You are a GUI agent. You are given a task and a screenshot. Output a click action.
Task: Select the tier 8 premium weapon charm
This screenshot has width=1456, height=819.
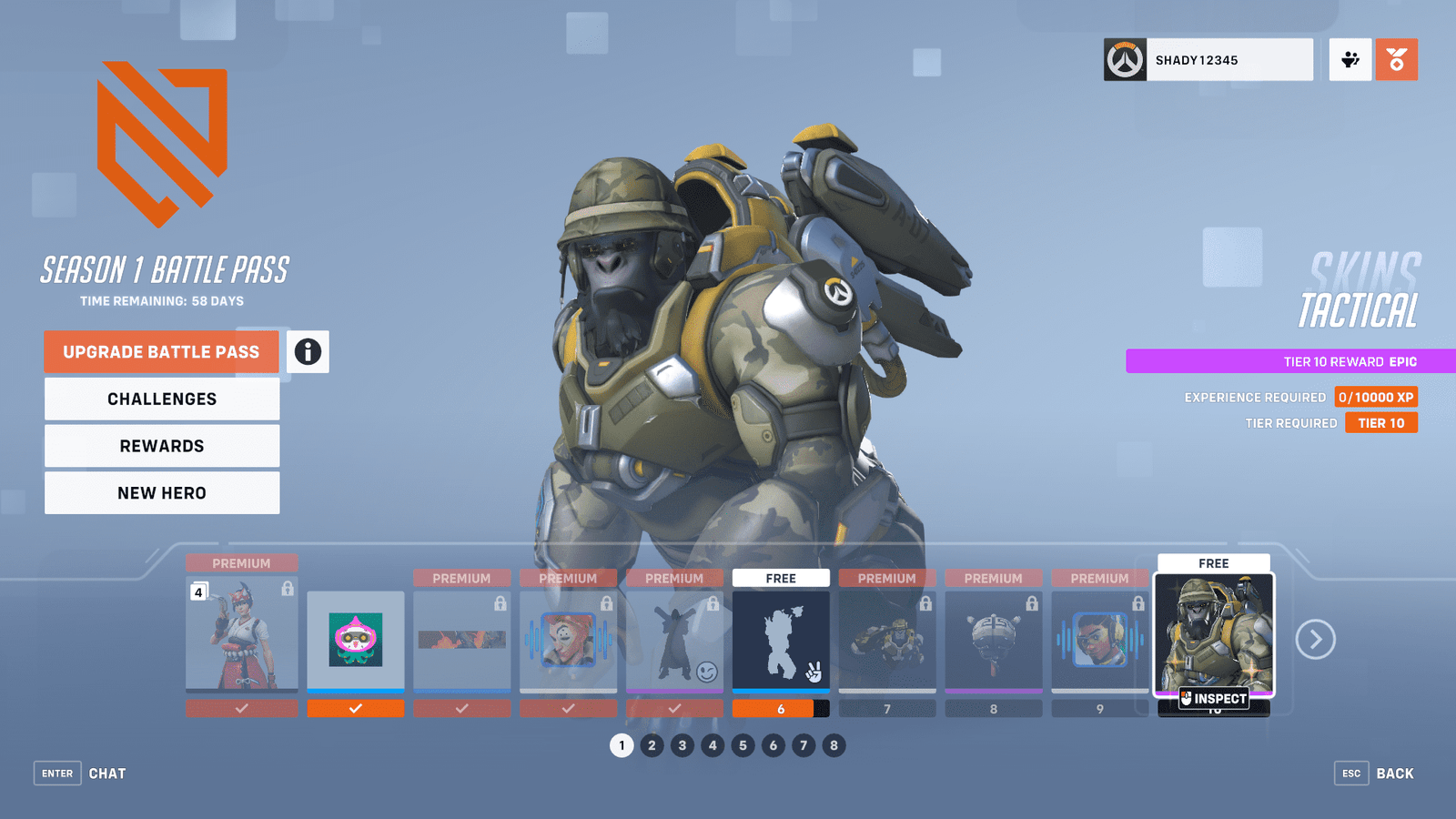coord(994,640)
